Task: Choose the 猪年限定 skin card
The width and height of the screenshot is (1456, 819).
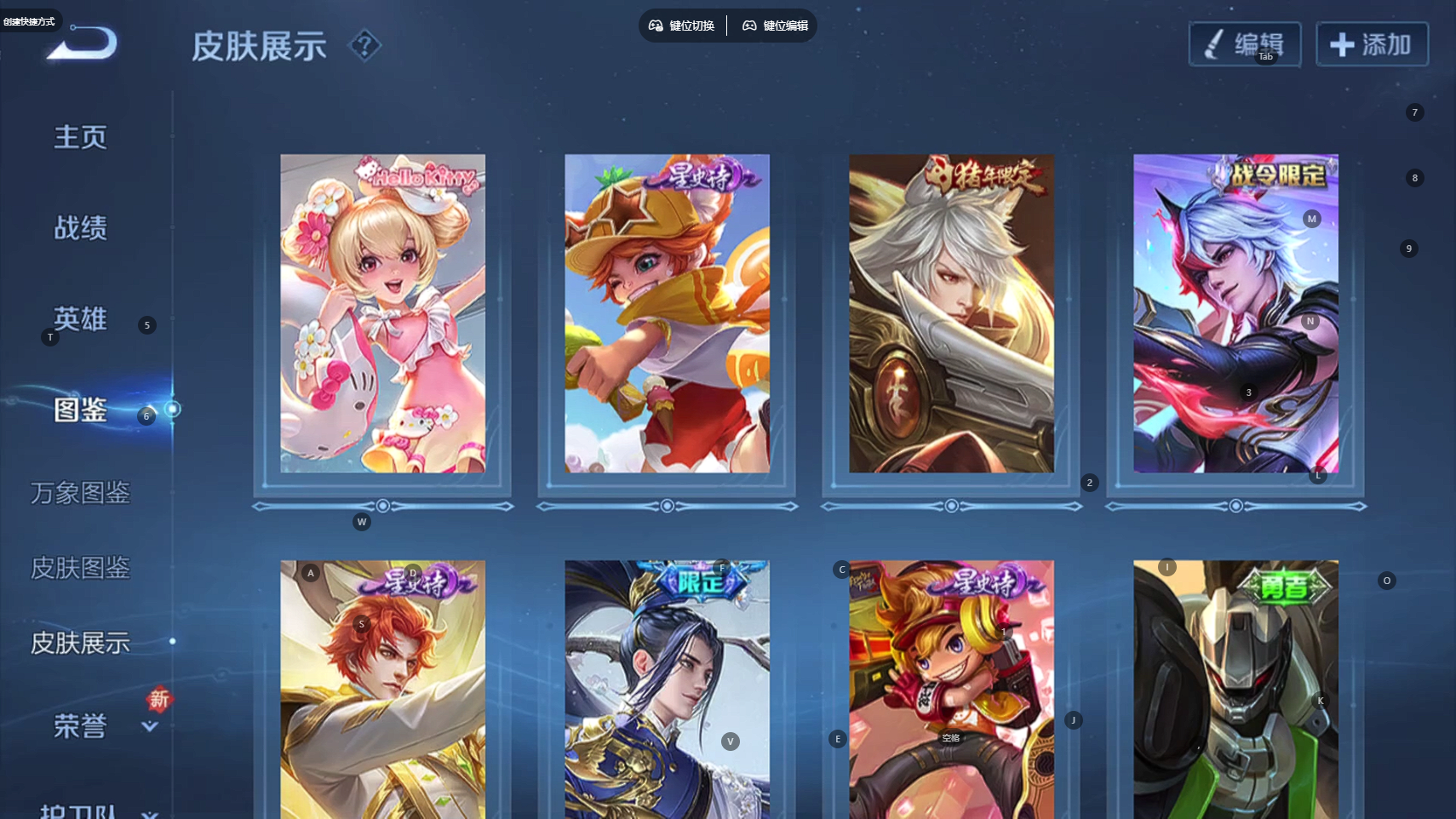Action: pyautogui.click(x=951, y=313)
